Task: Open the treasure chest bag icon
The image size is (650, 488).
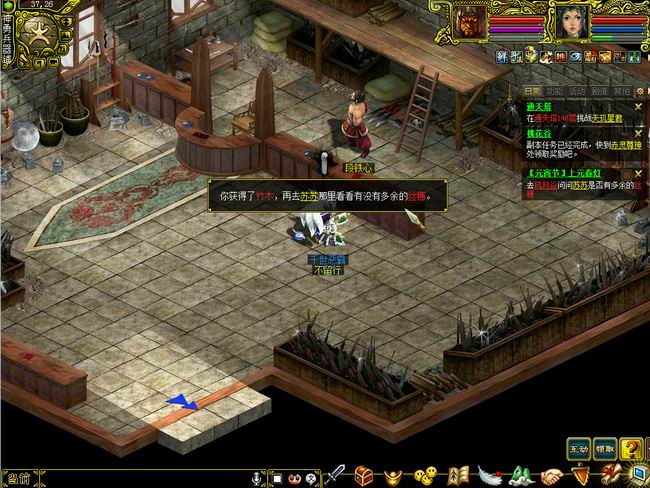Action: coord(364,475)
